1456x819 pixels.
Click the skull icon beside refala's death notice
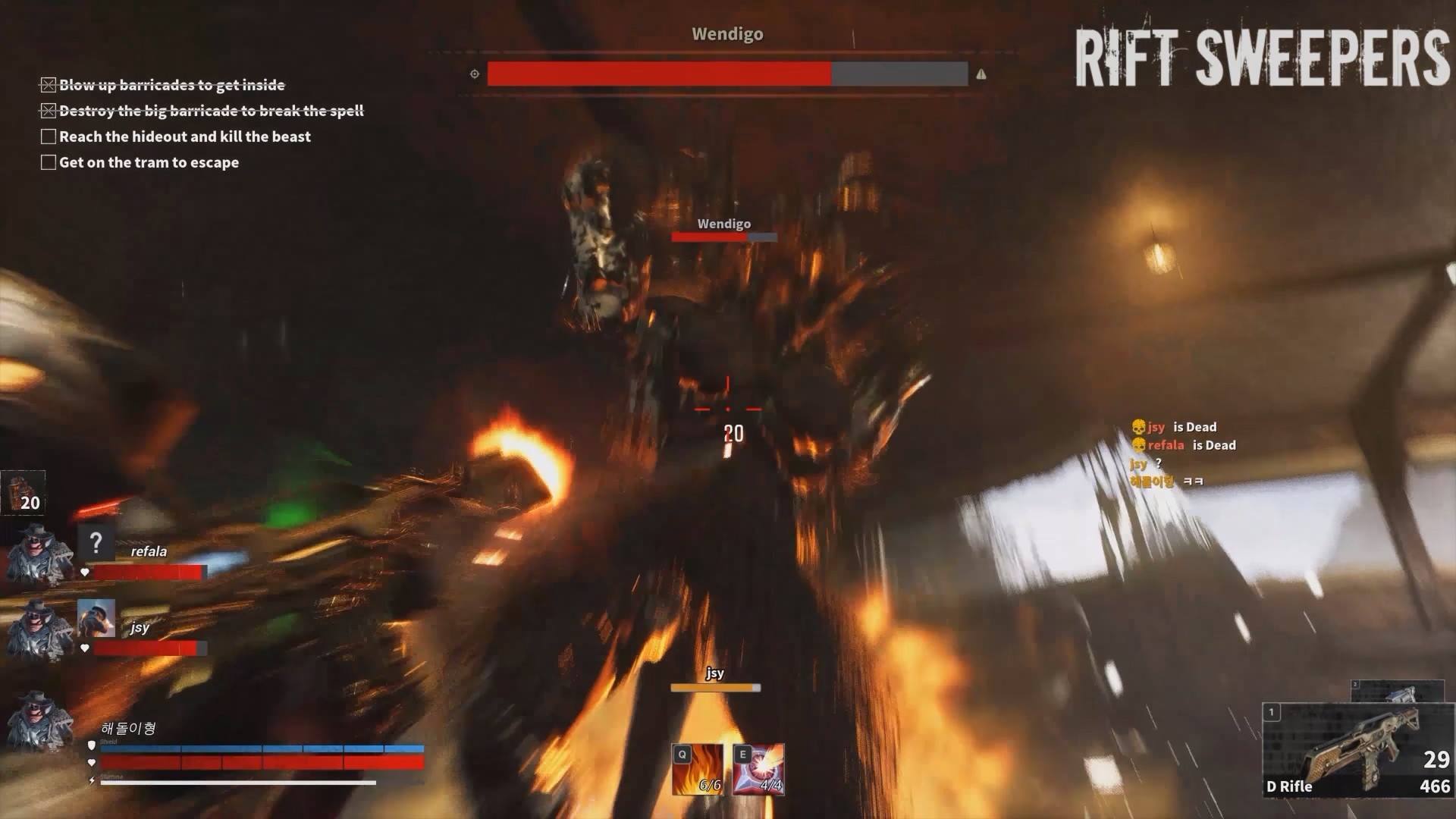point(1137,445)
